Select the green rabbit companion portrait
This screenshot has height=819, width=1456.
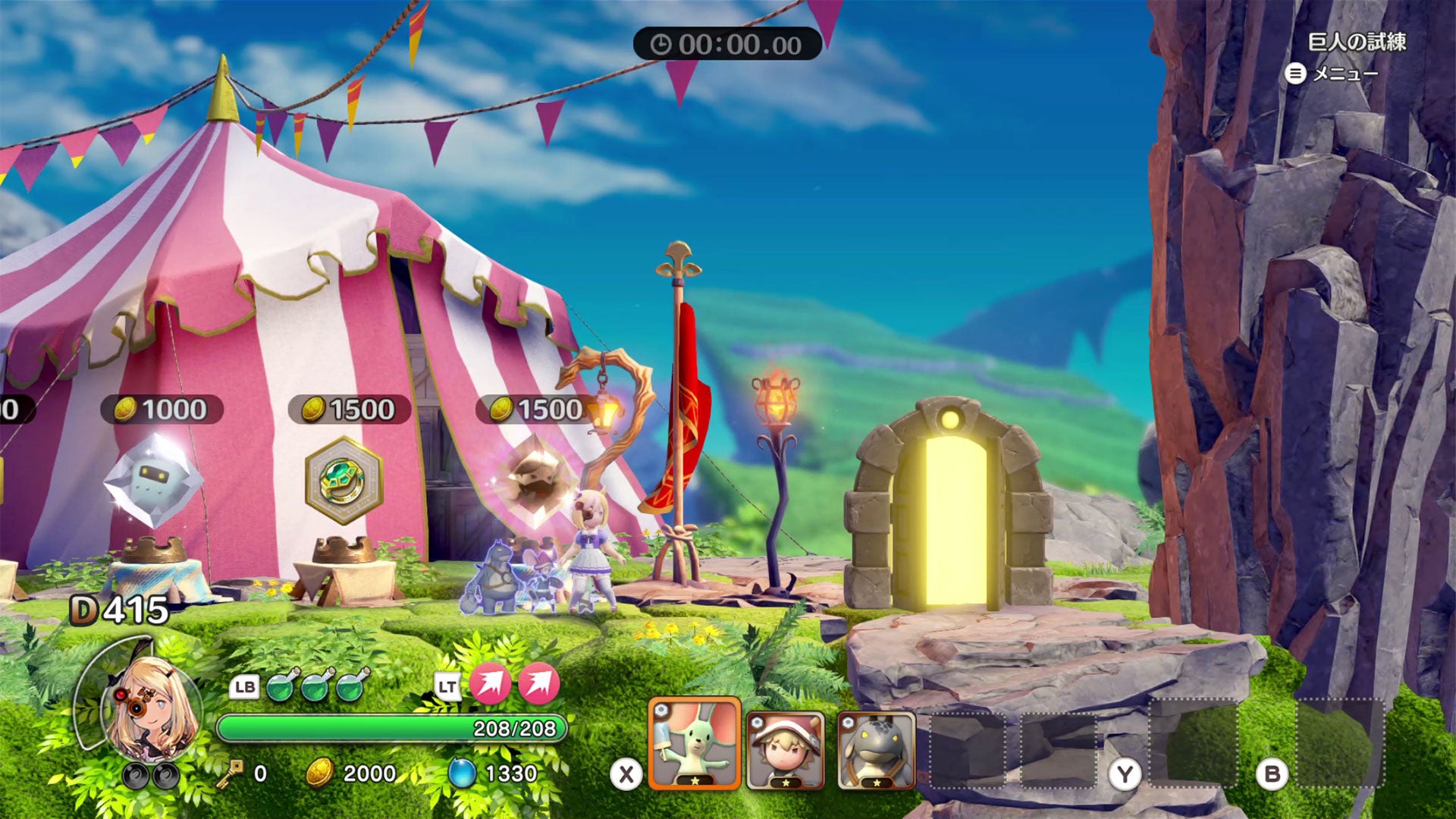click(x=694, y=743)
